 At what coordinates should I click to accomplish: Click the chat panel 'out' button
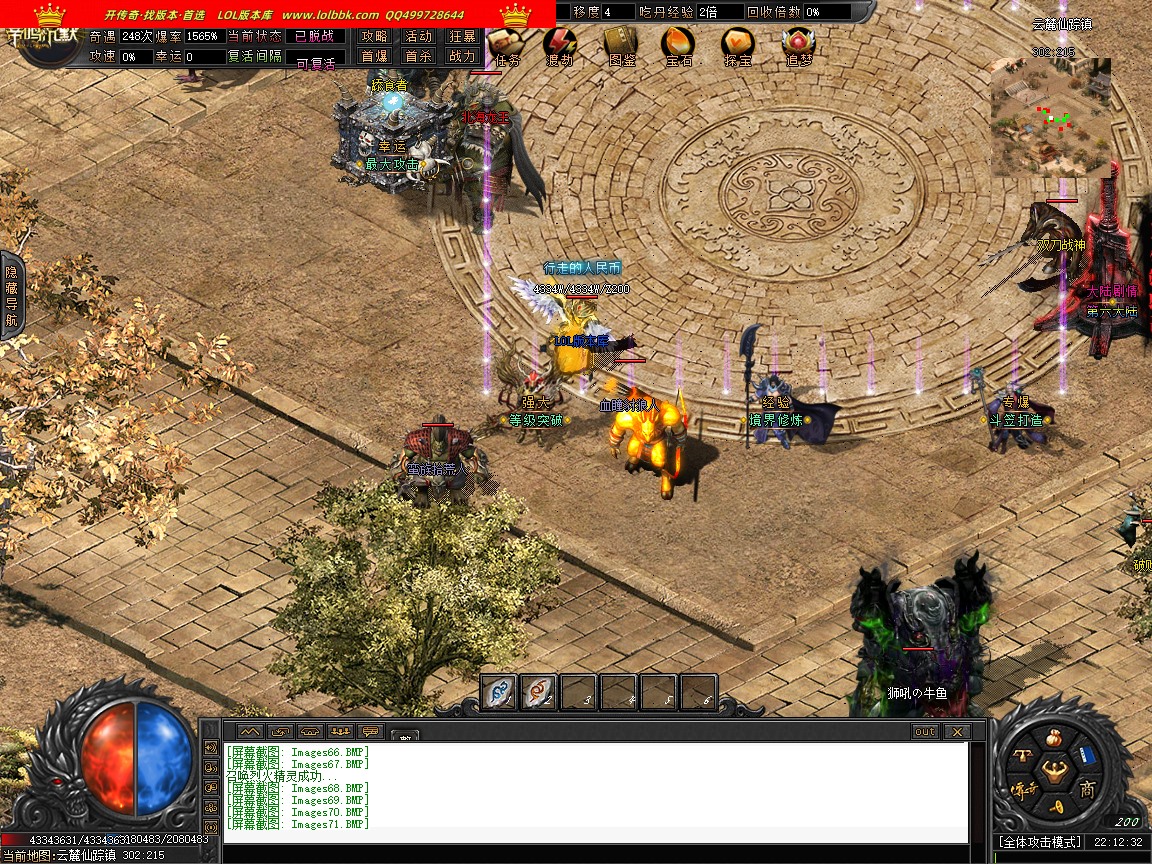(924, 732)
